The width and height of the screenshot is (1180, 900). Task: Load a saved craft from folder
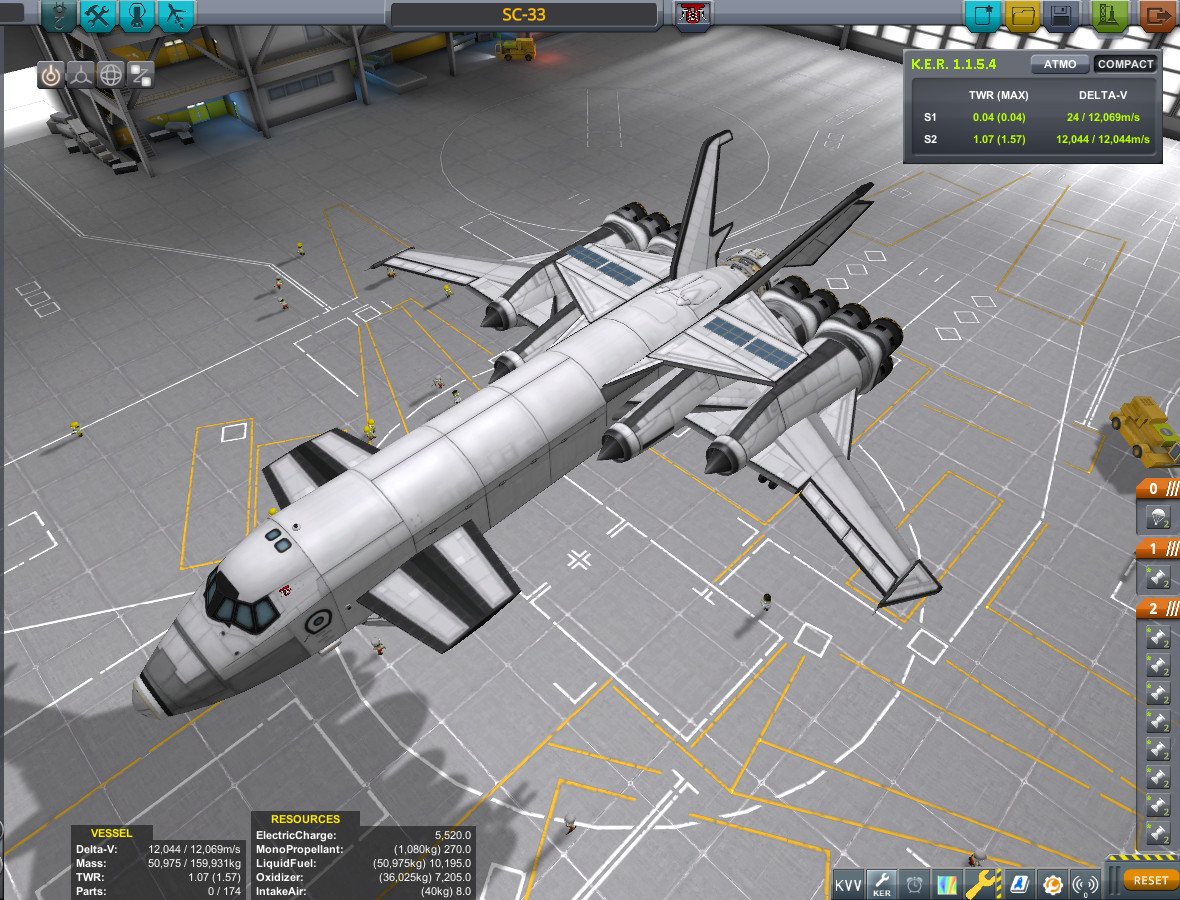[1021, 16]
